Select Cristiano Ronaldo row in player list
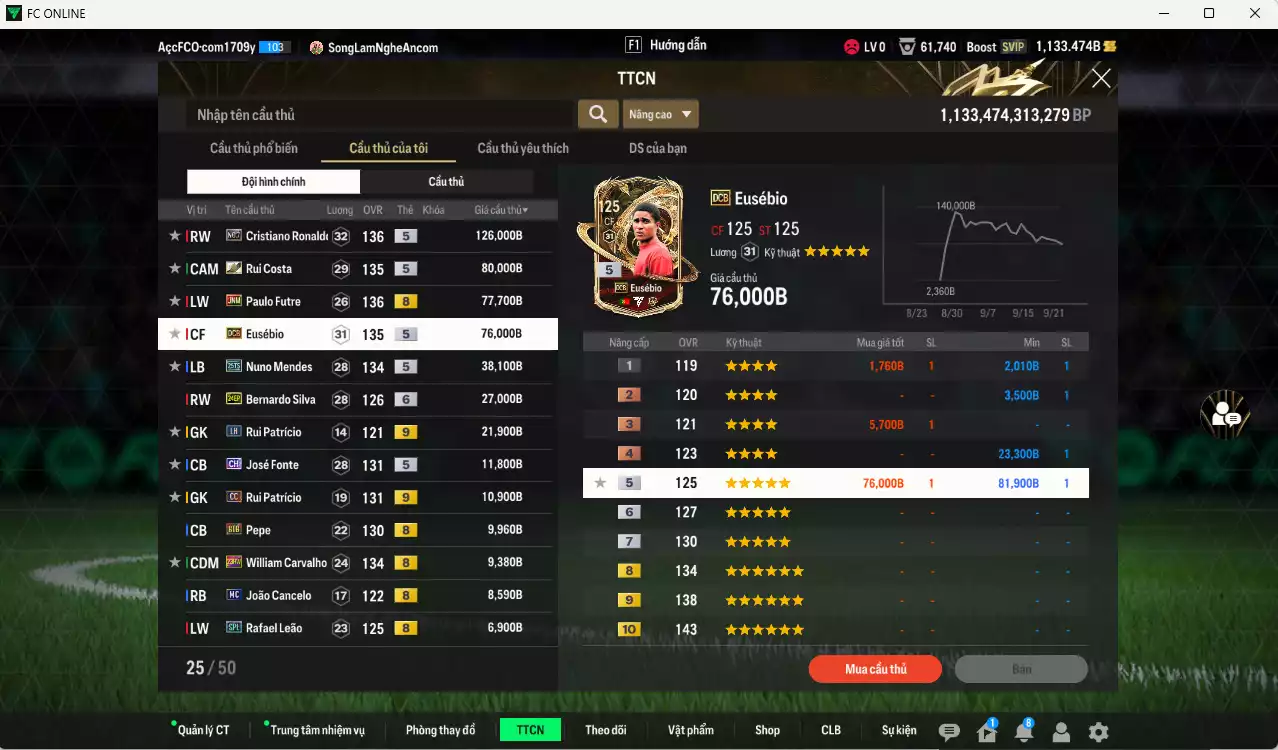Viewport: 1278px width, 750px height. pos(358,236)
